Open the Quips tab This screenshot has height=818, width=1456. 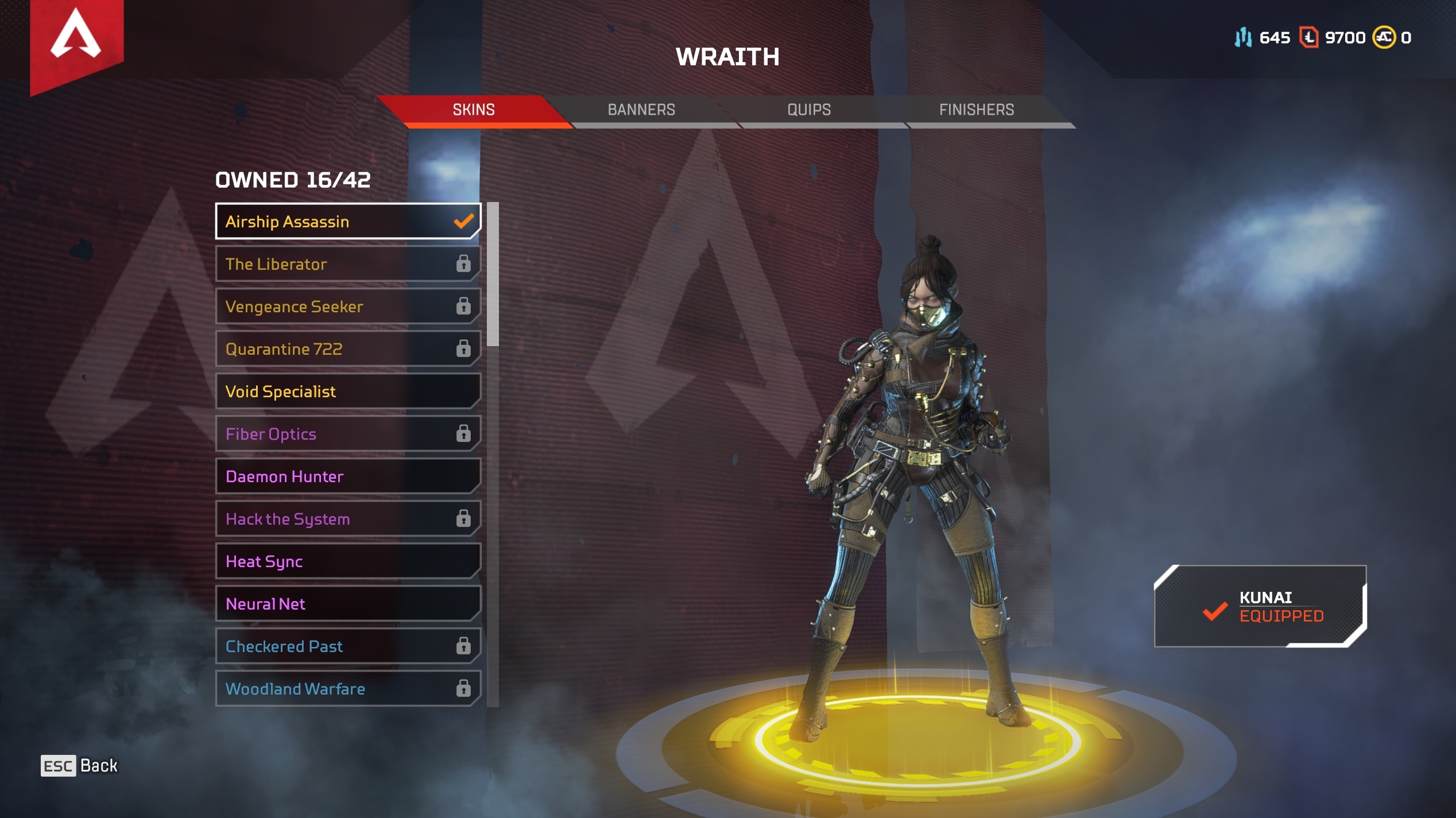point(809,110)
